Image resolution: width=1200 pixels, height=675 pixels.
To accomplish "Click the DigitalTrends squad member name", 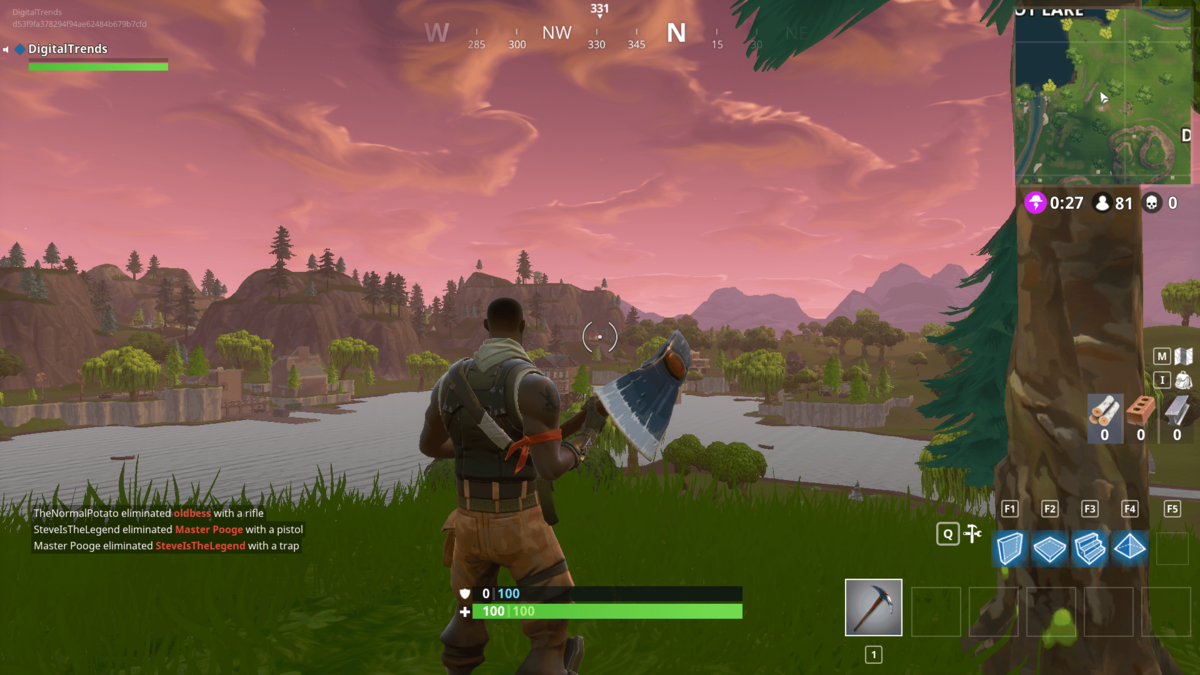I will 67,49.
